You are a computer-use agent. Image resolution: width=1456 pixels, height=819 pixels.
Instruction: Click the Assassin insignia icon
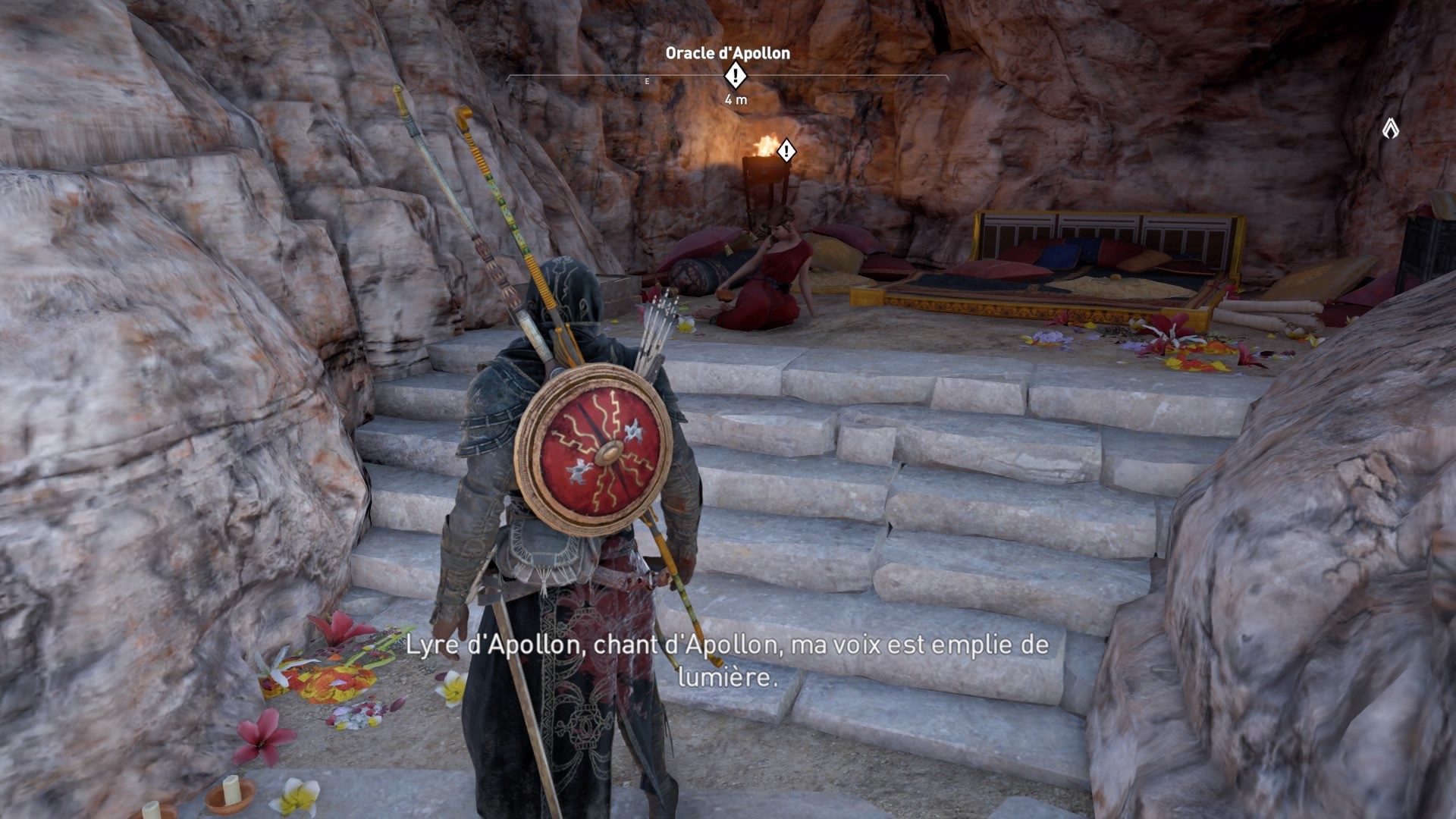tap(1390, 129)
